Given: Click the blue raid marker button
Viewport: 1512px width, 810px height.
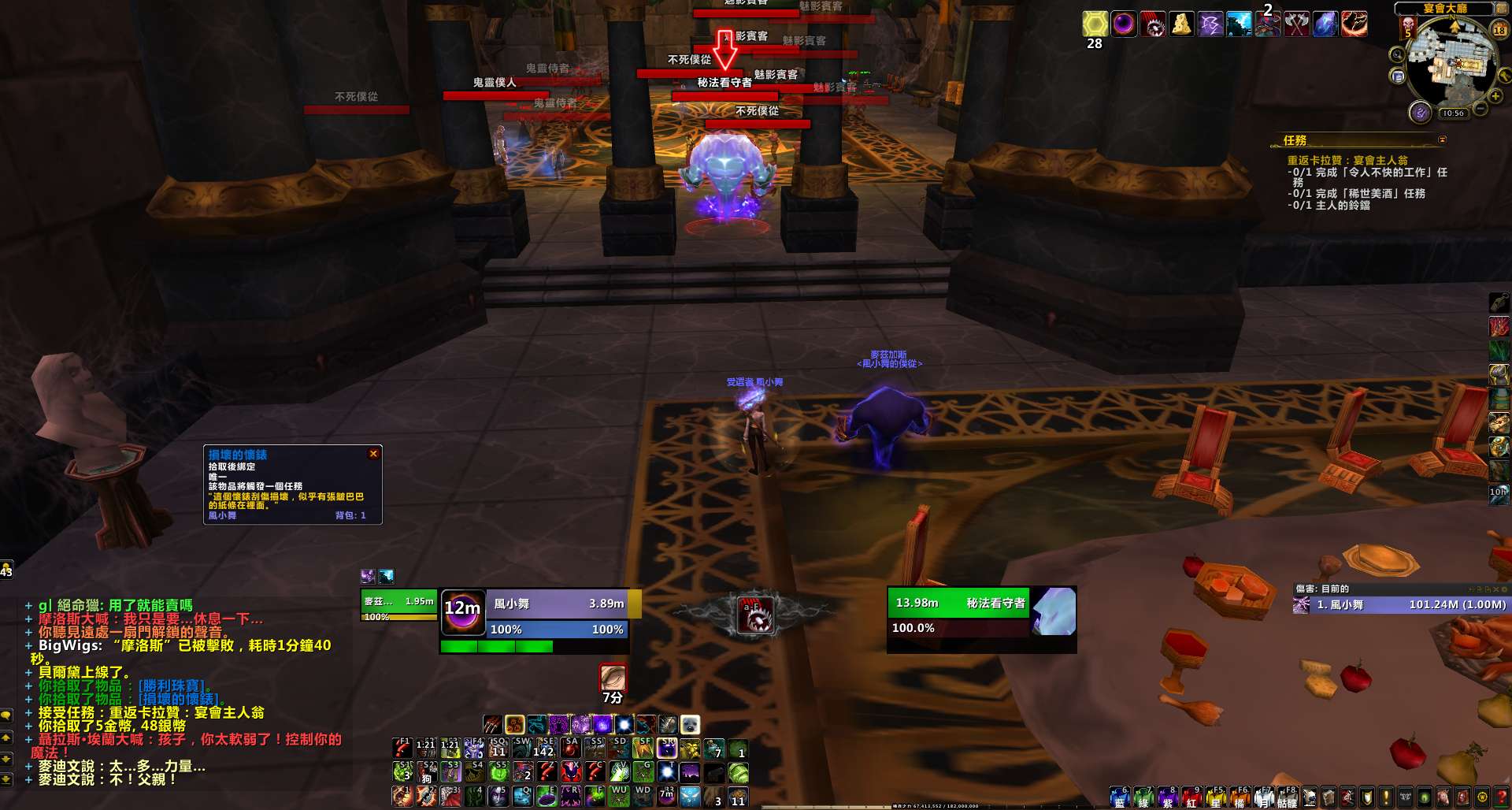Looking at the screenshot, I should click(1119, 798).
